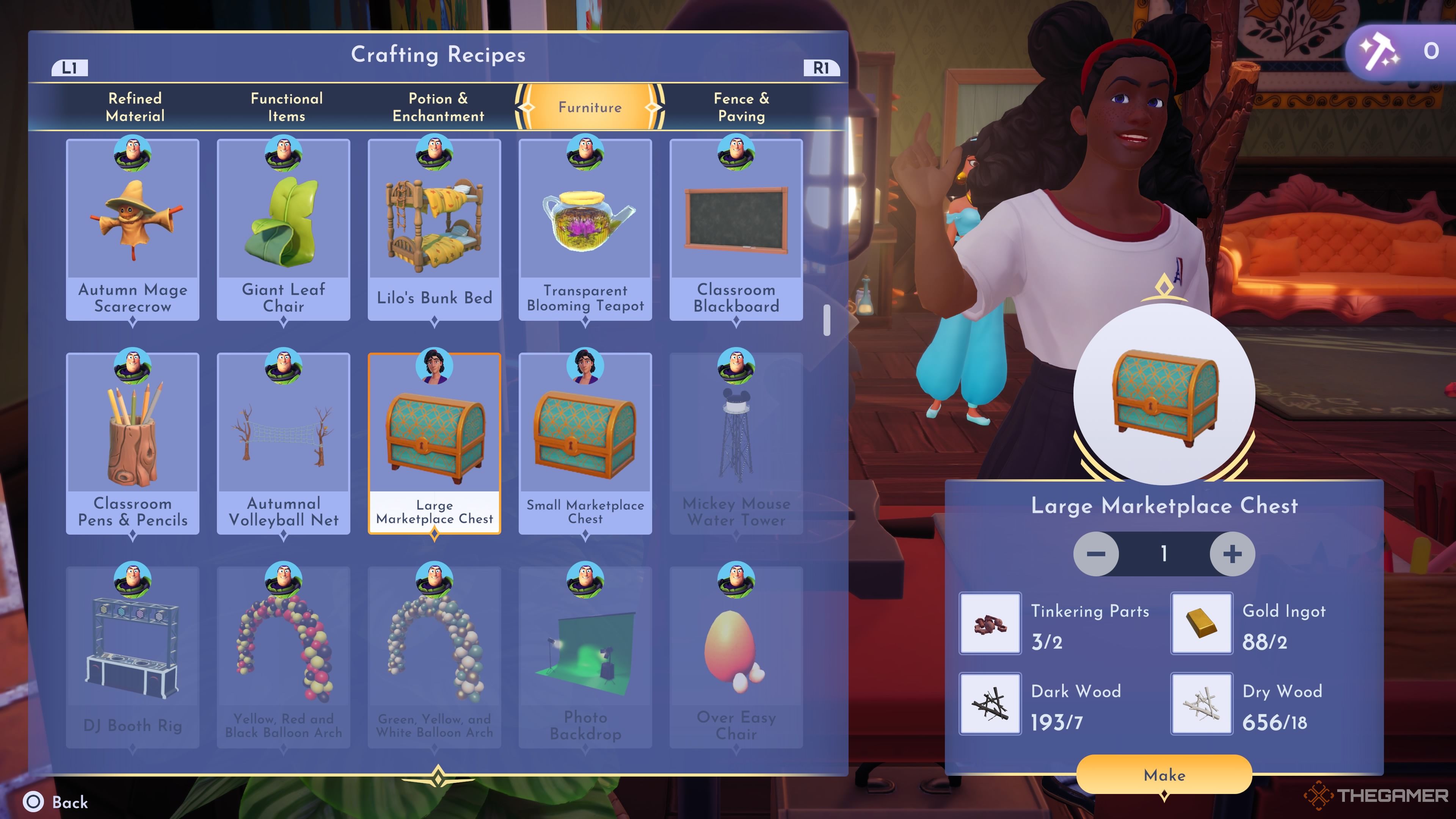Click the Make button to craft
This screenshot has width=1456, height=819.
point(1164,774)
